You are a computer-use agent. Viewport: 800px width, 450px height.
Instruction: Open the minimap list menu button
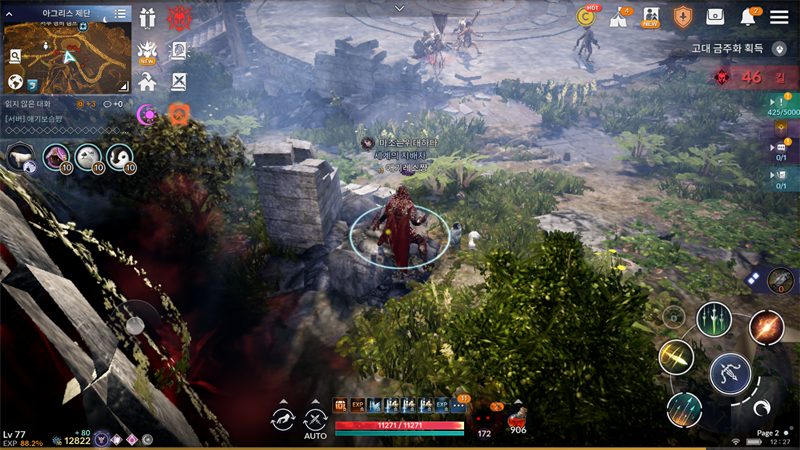click(120, 14)
